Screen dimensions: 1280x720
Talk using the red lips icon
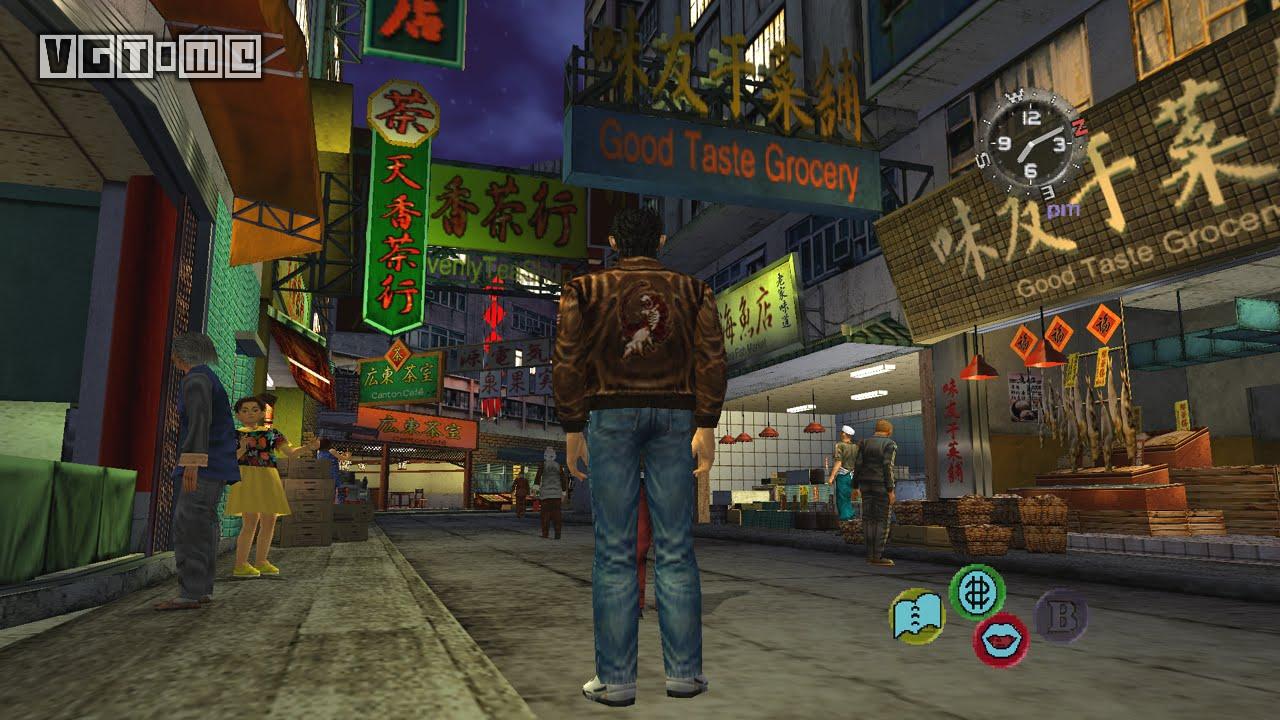coord(1000,640)
